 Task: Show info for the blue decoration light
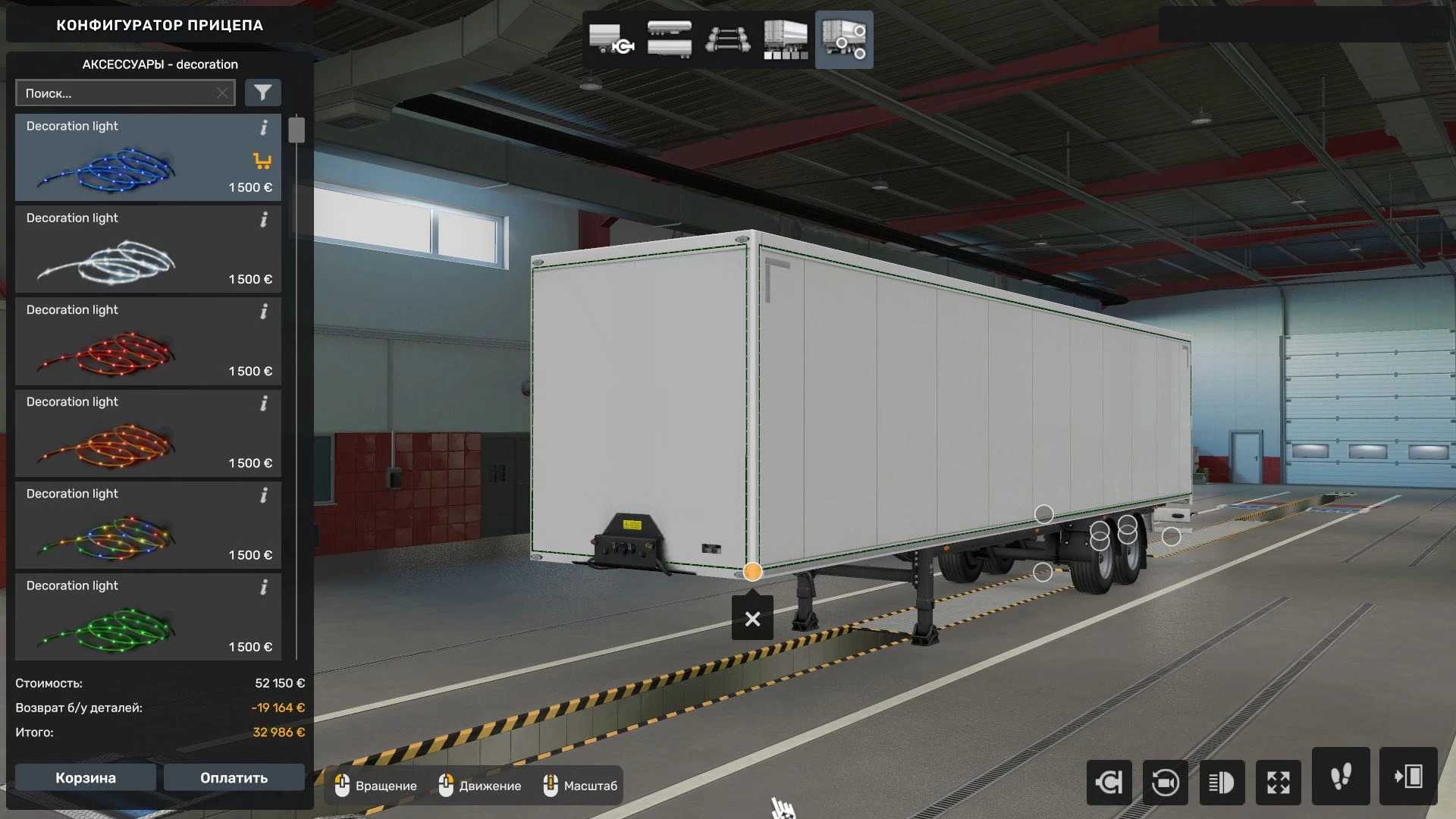[264, 127]
